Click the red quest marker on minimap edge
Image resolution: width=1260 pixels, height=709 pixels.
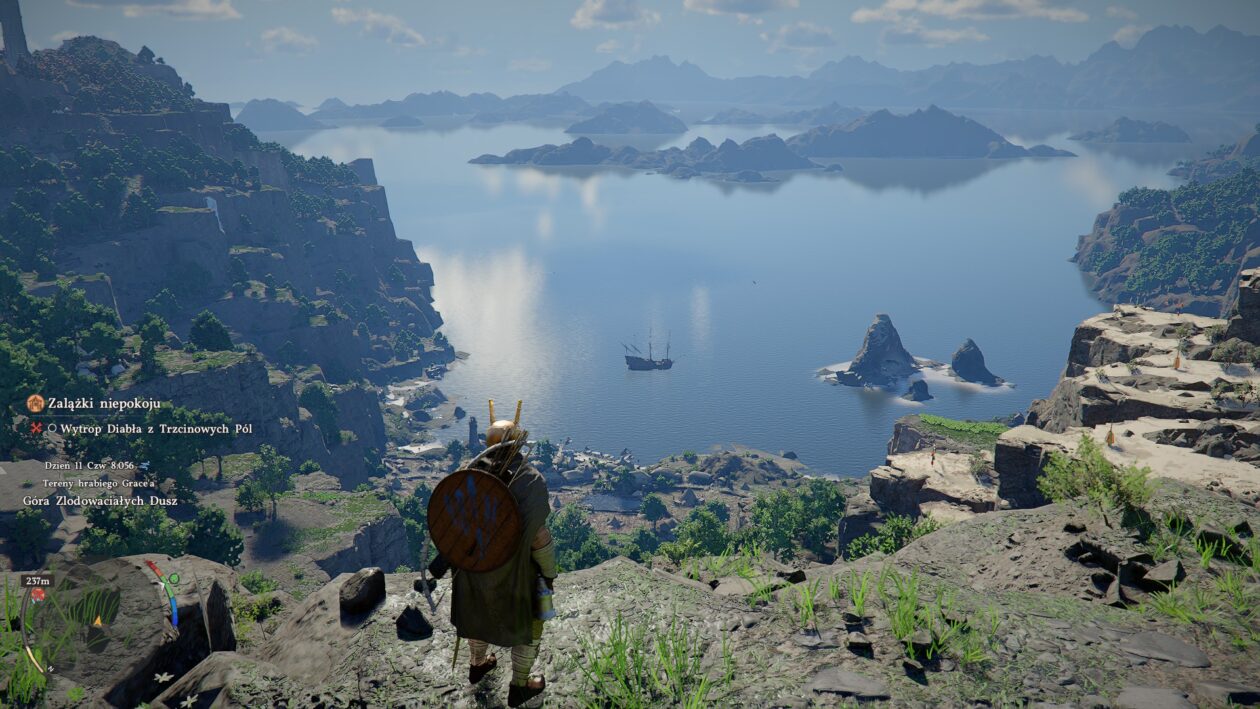(x=38, y=594)
